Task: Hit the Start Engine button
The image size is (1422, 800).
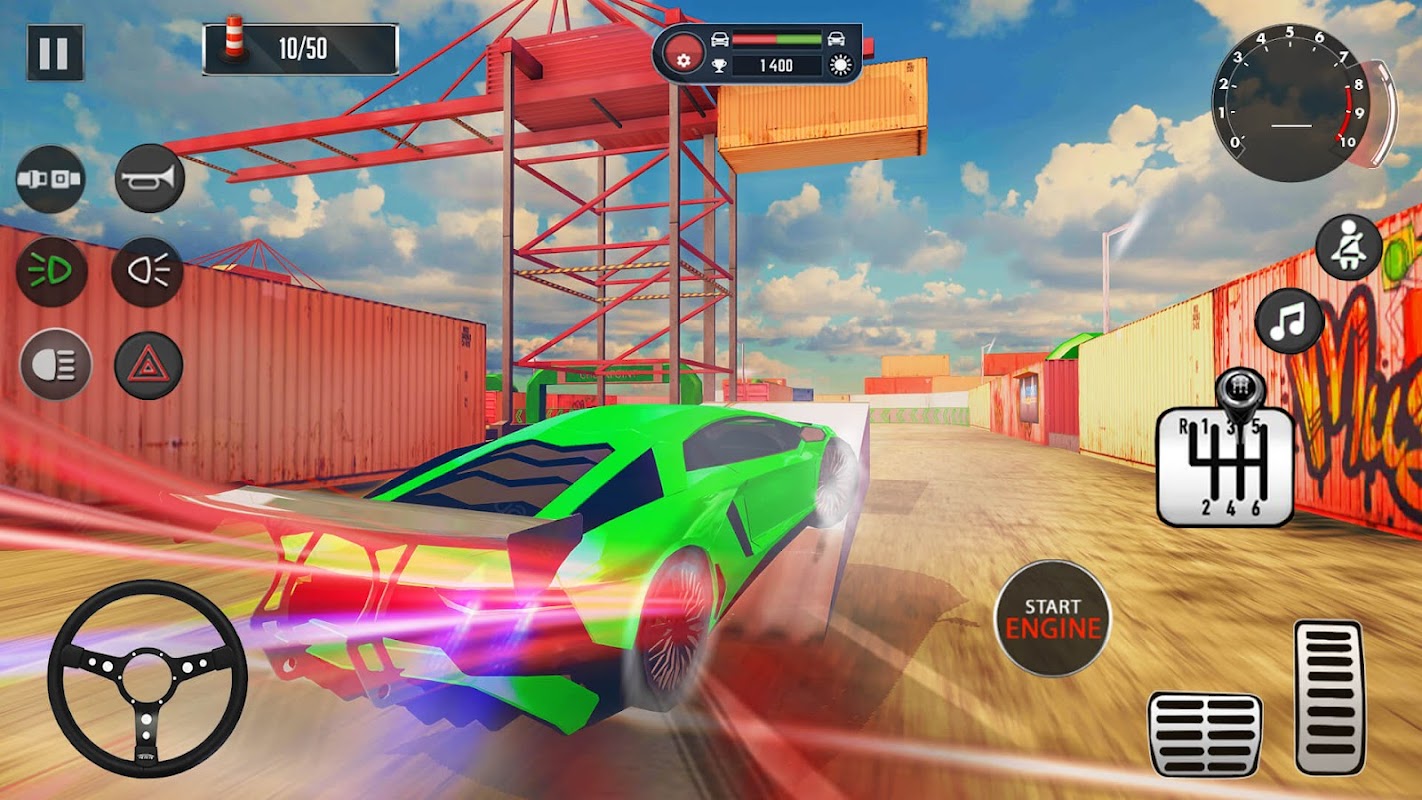Action: coord(1052,618)
